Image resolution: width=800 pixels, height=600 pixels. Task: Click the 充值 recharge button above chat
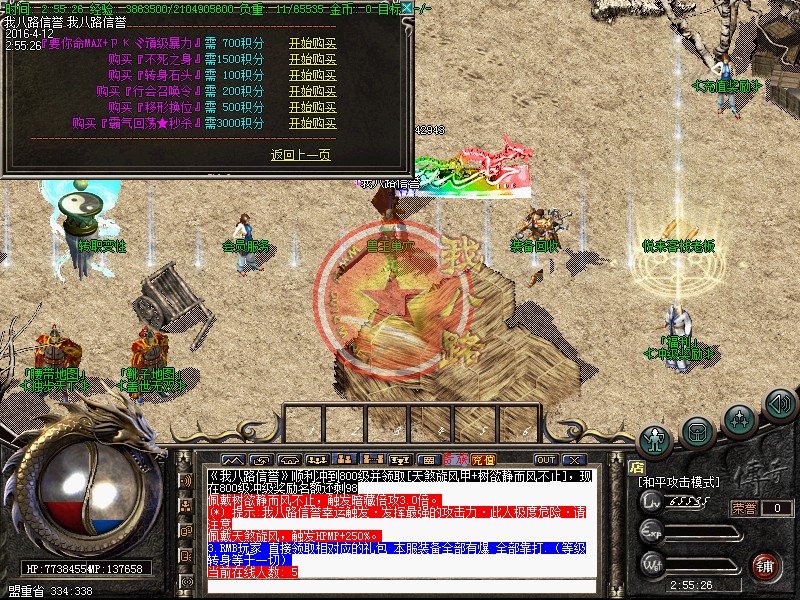pyautogui.click(x=484, y=460)
